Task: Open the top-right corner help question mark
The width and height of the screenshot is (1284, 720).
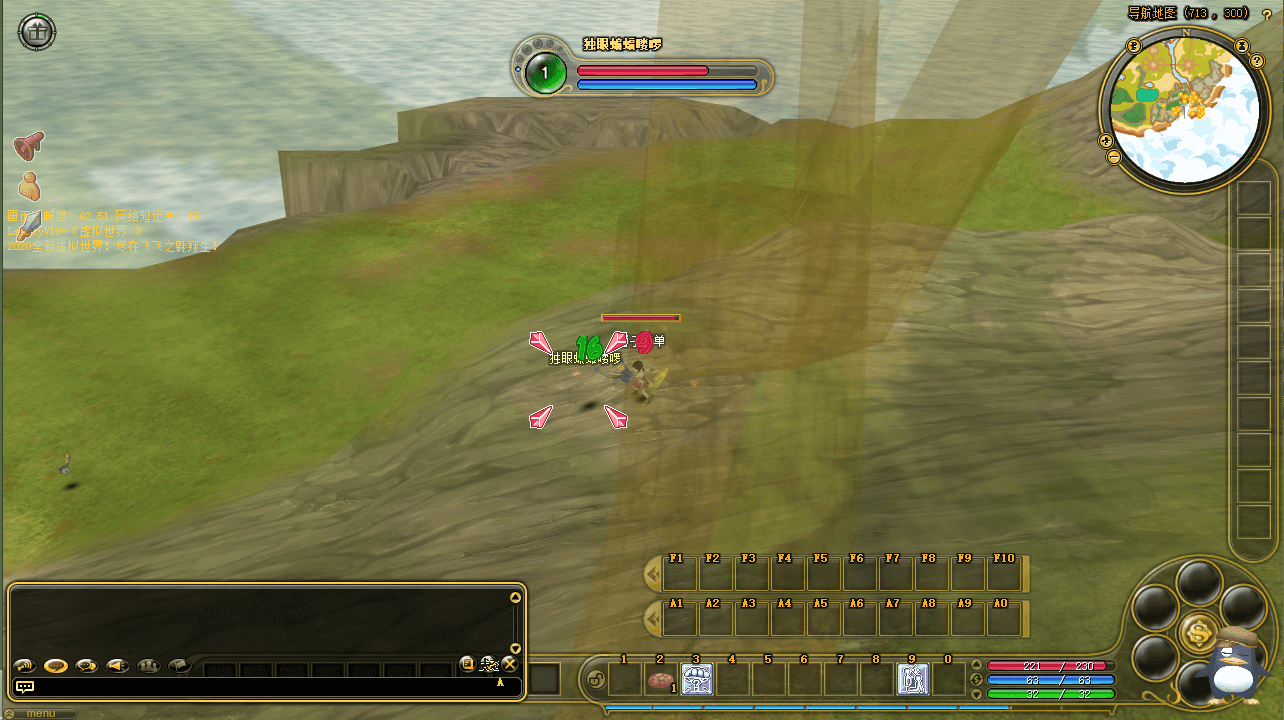Action: point(1266,14)
